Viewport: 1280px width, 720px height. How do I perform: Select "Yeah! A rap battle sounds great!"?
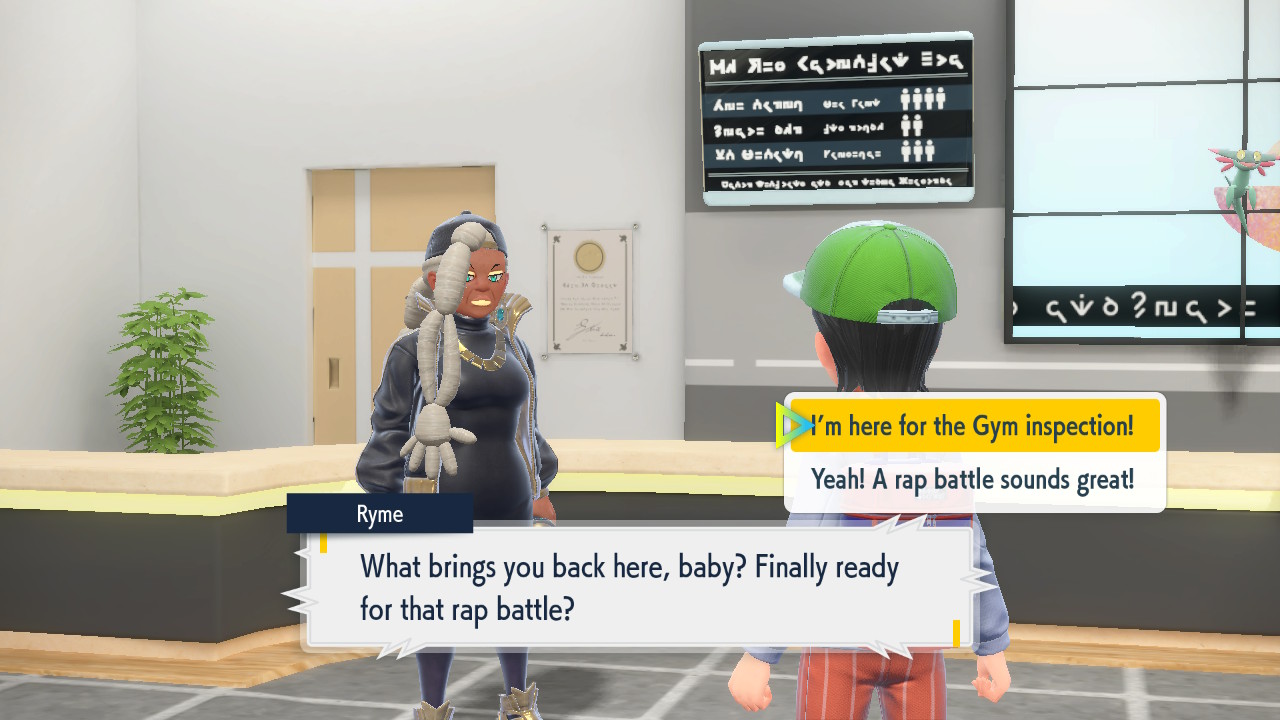973,480
